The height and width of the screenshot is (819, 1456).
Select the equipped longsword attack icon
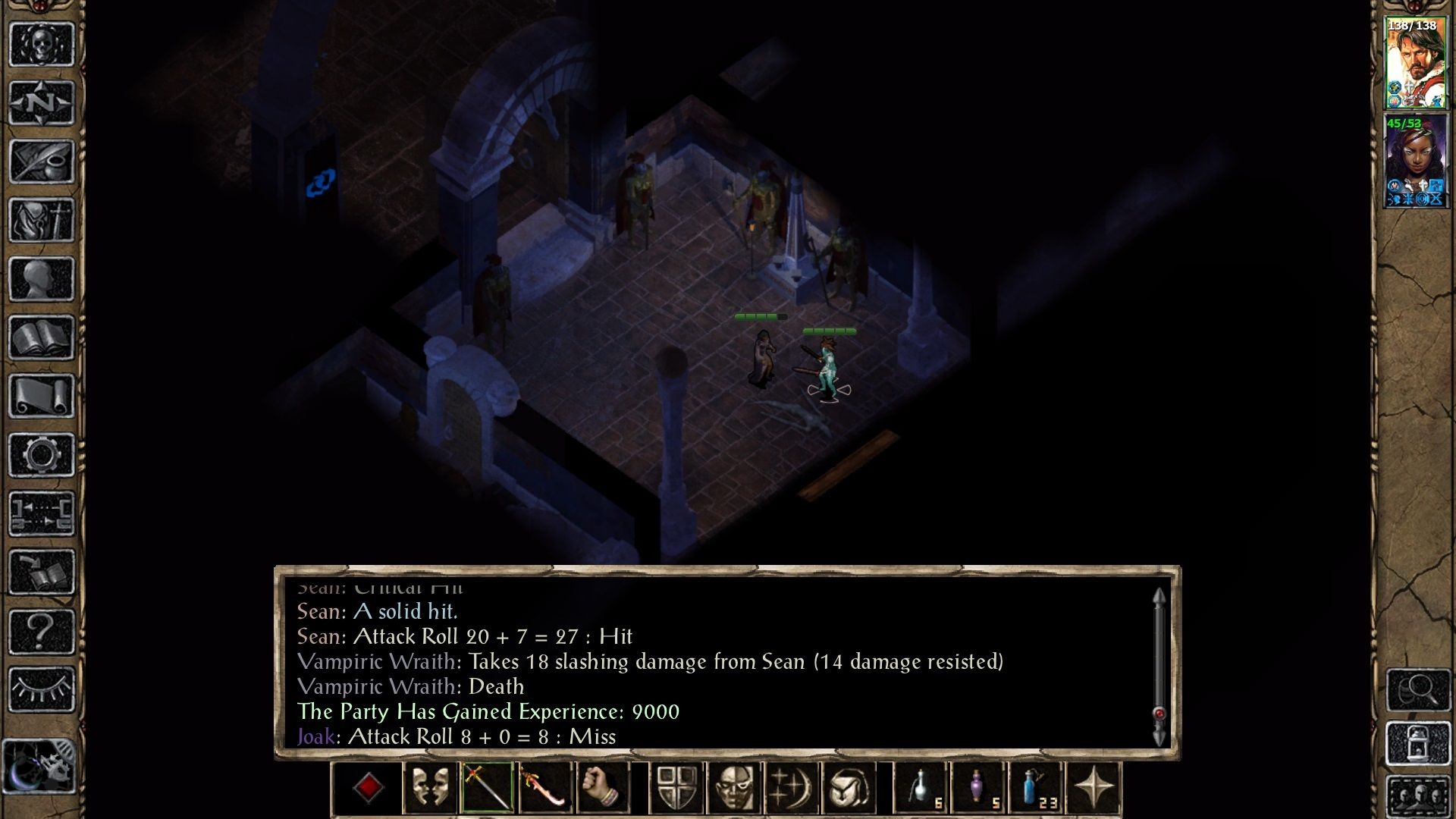click(x=486, y=786)
